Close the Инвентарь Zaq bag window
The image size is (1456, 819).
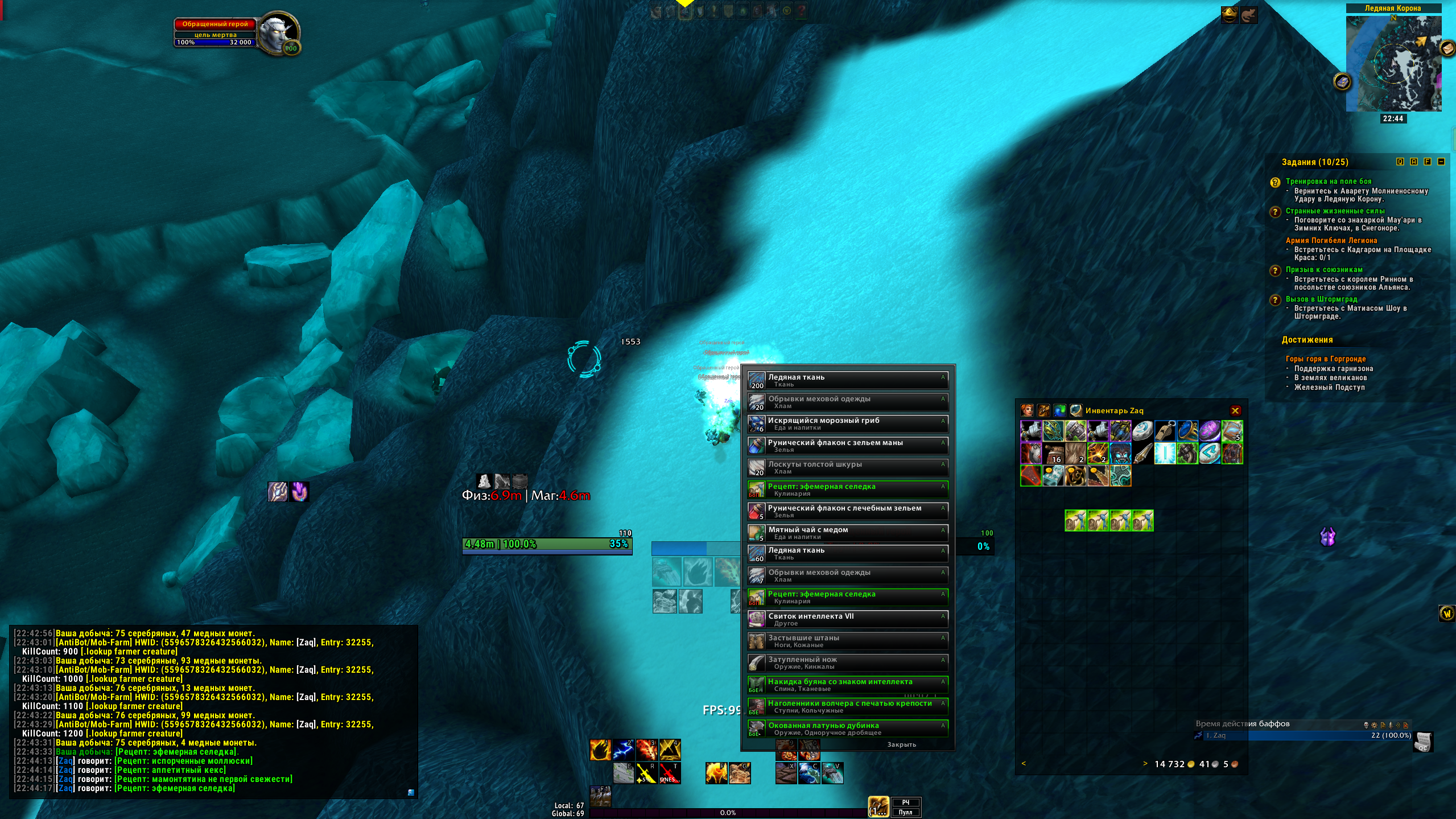click(x=1235, y=410)
